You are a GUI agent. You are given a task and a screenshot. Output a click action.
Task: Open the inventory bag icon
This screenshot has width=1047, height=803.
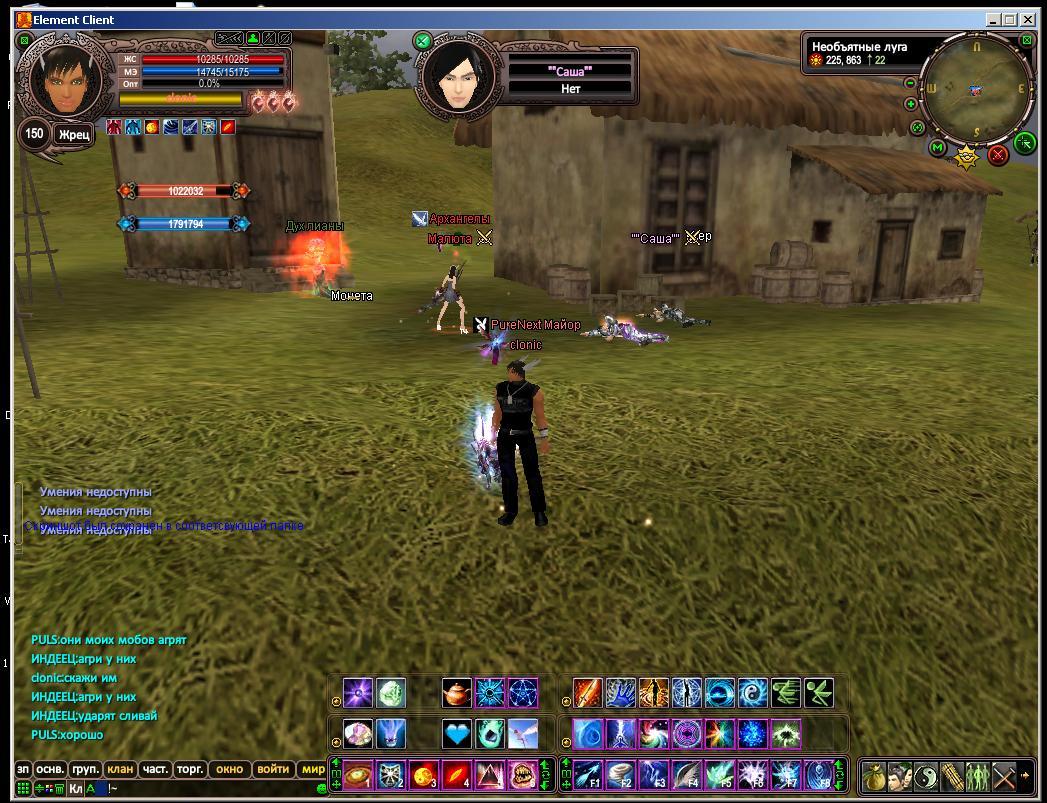(875, 775)
